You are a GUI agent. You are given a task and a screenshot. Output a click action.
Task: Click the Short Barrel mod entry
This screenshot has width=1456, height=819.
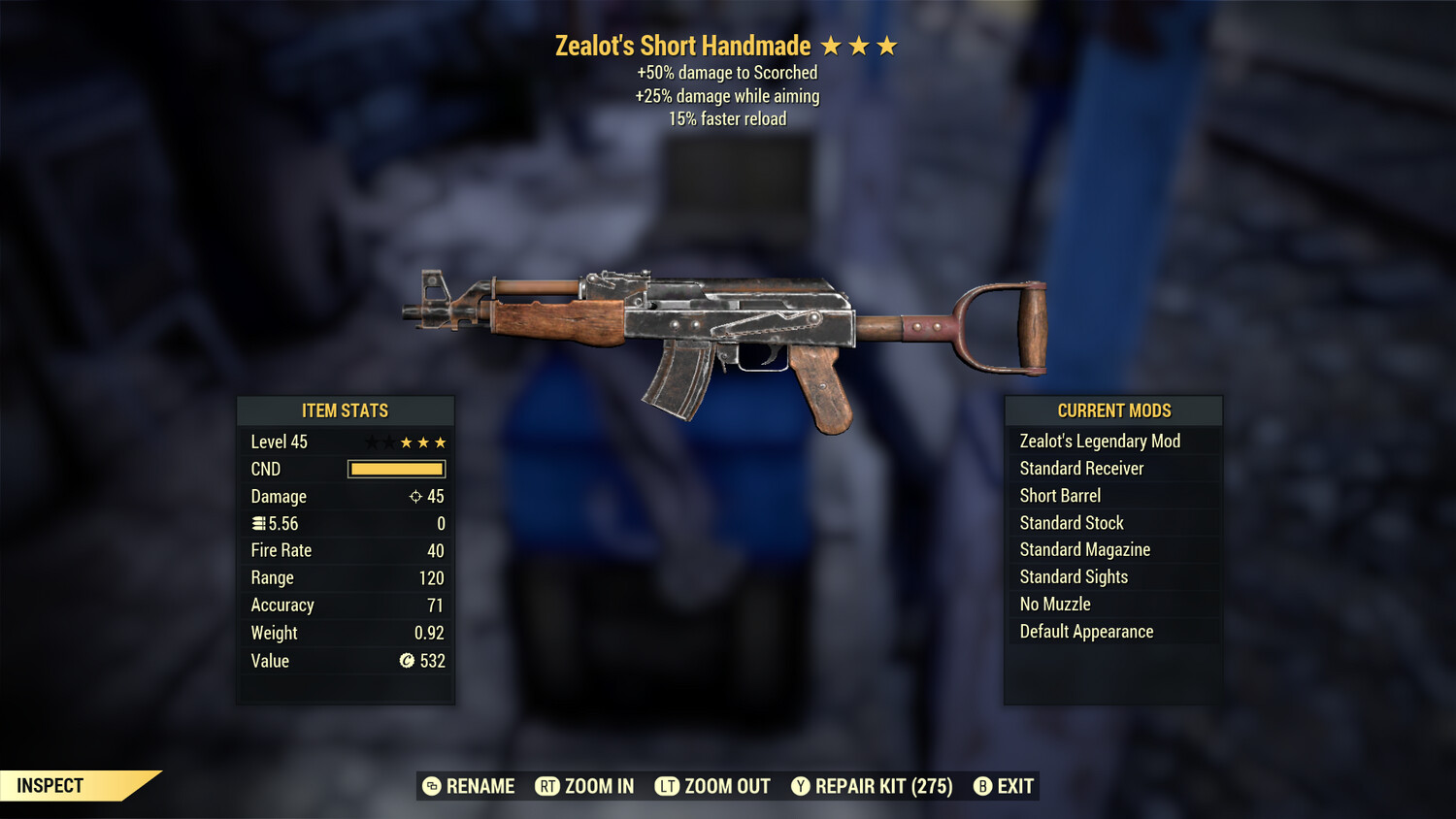click(x=1060, y=495)
